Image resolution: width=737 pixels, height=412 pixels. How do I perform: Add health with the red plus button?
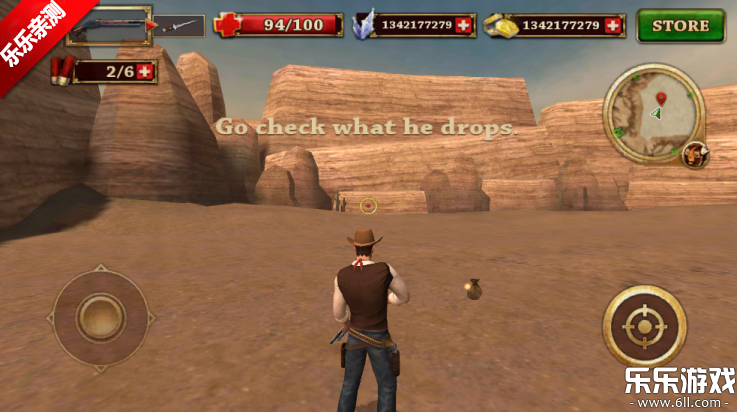pyautogui.click(x=226, y=25)
